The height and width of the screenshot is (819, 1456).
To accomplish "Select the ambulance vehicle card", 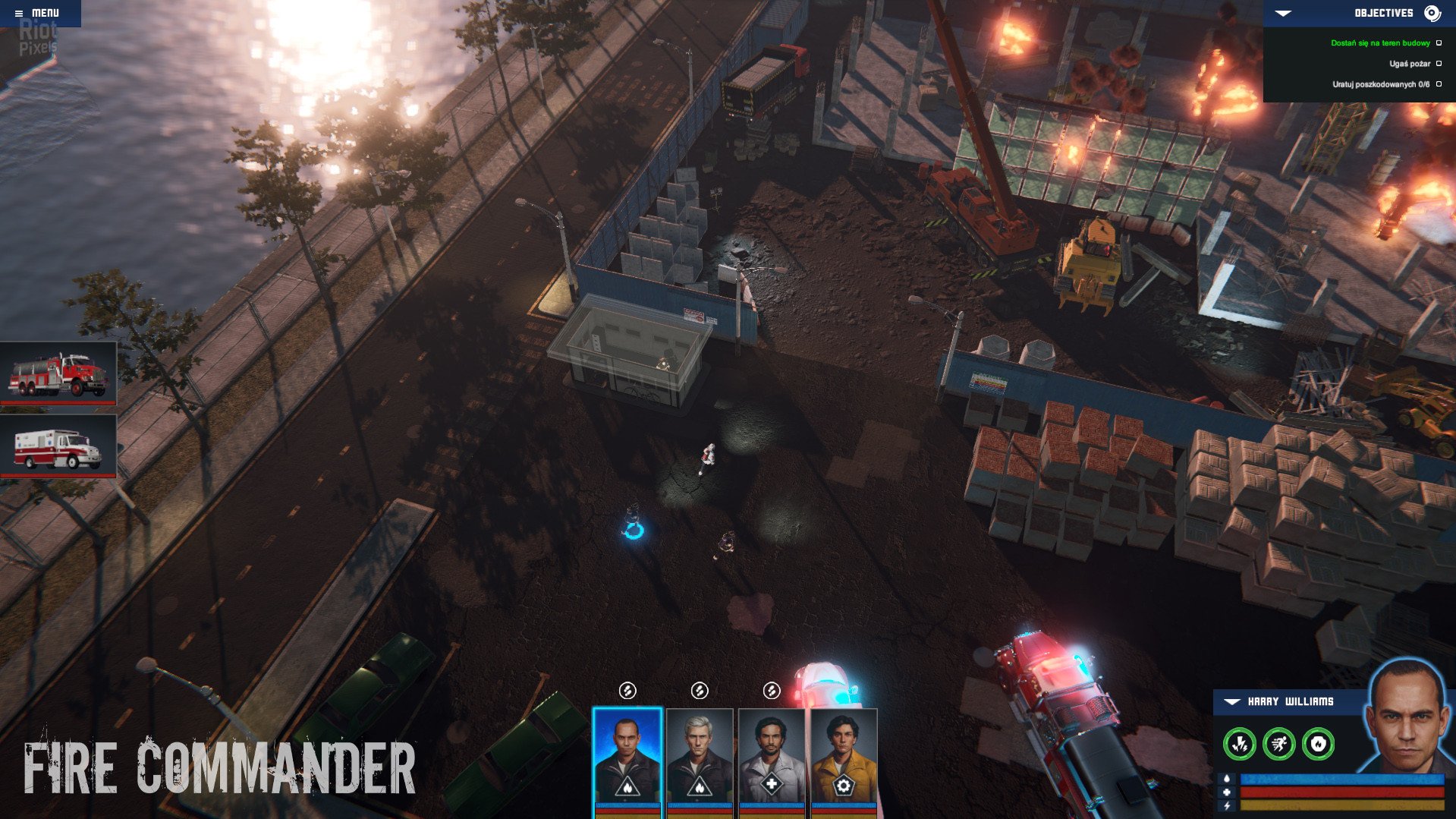I will (58, 447).
